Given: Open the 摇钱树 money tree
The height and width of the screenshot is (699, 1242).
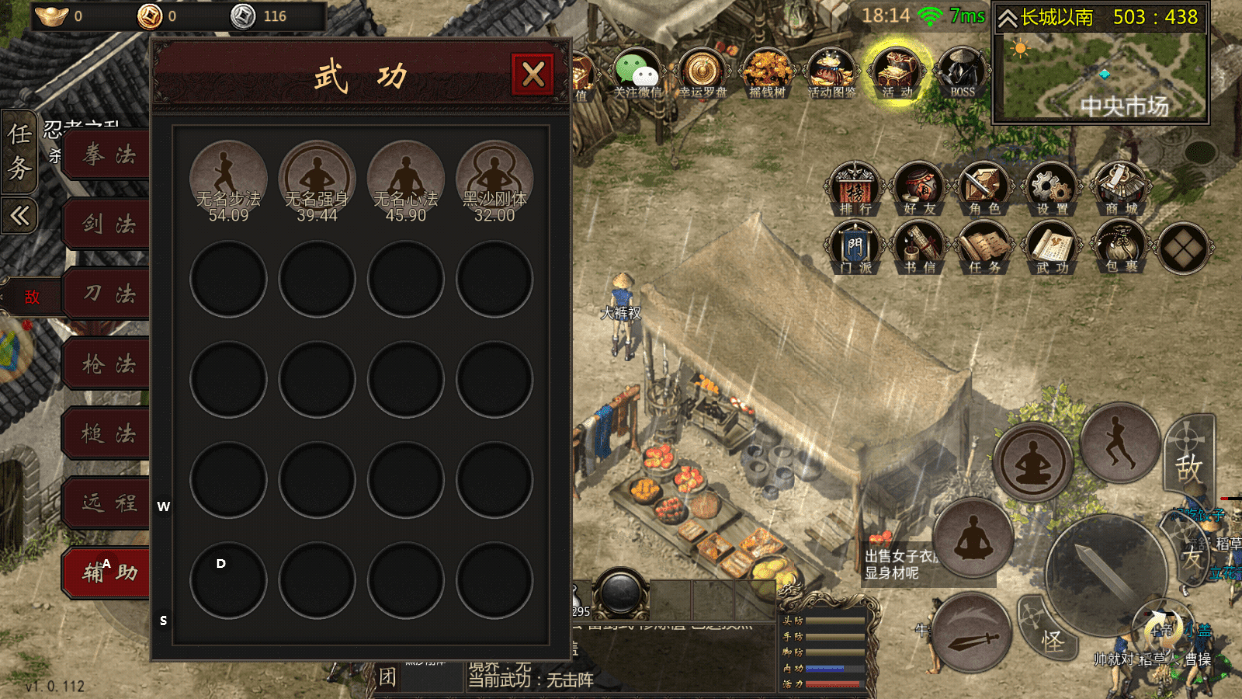Looking at the screenshot, I should tap(767, 72).
